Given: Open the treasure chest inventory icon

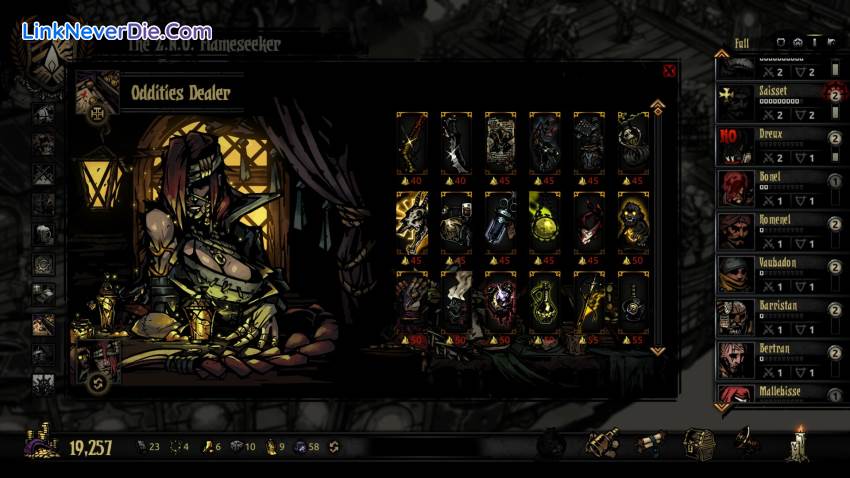Looking at the screenshot, I should click(x=698, y=442).
